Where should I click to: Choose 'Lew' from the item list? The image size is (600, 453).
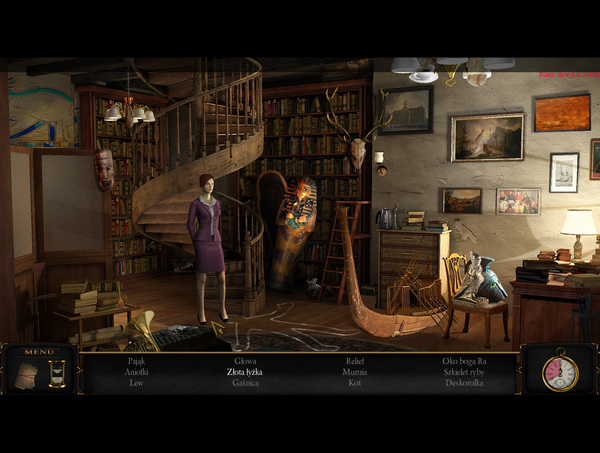coord(137,383)
